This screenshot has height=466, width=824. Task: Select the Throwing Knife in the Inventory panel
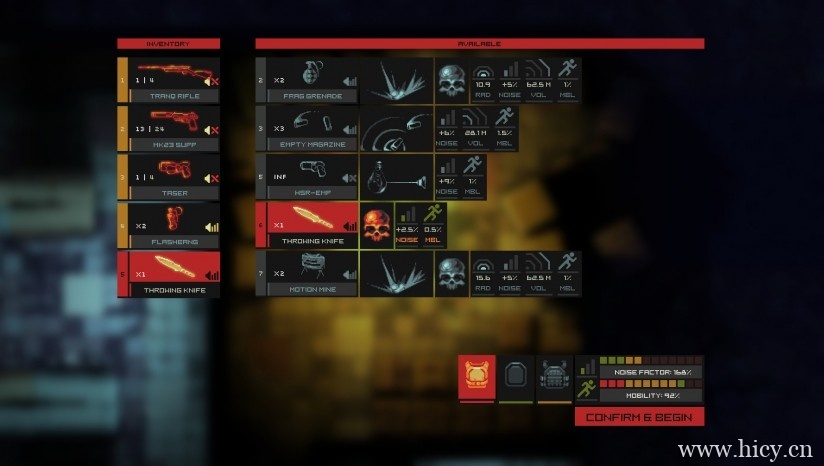(x=172, y=273)
